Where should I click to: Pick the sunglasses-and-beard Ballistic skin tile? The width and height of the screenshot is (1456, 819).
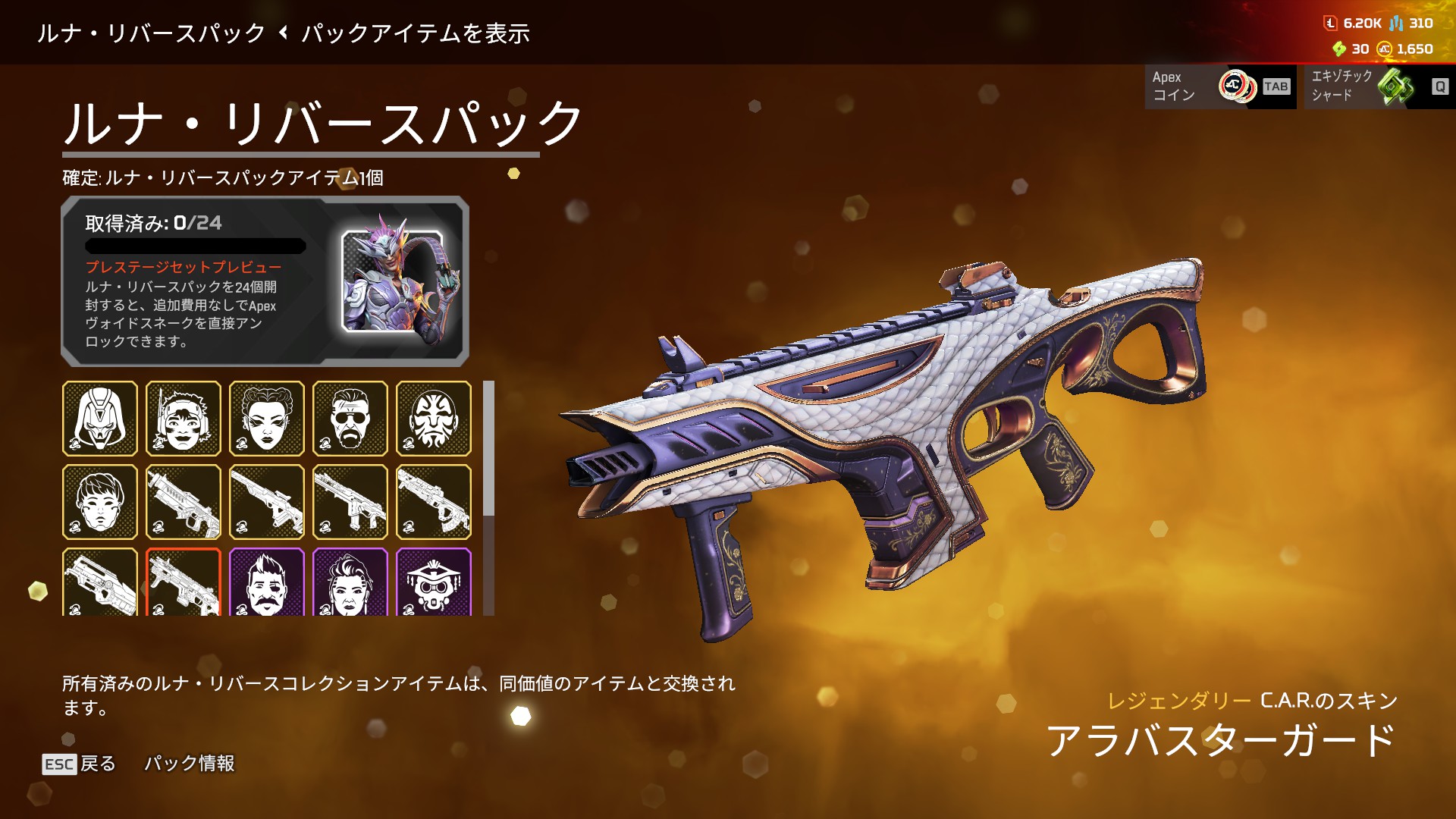coord(350,419)
